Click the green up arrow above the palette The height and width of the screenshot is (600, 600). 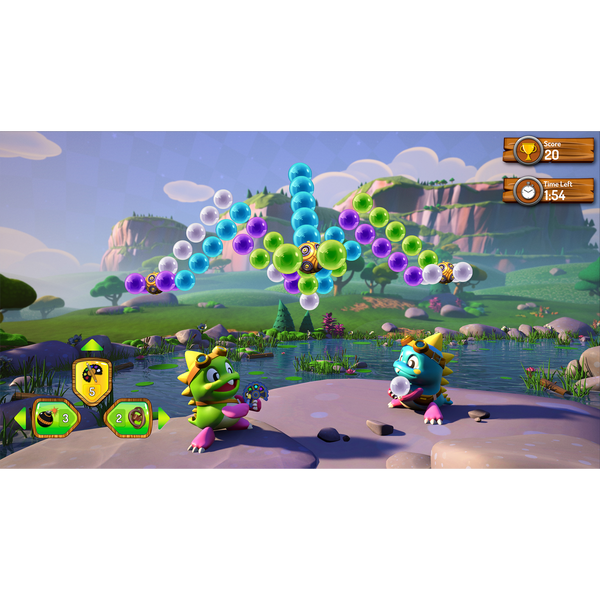tap(92, 346)
